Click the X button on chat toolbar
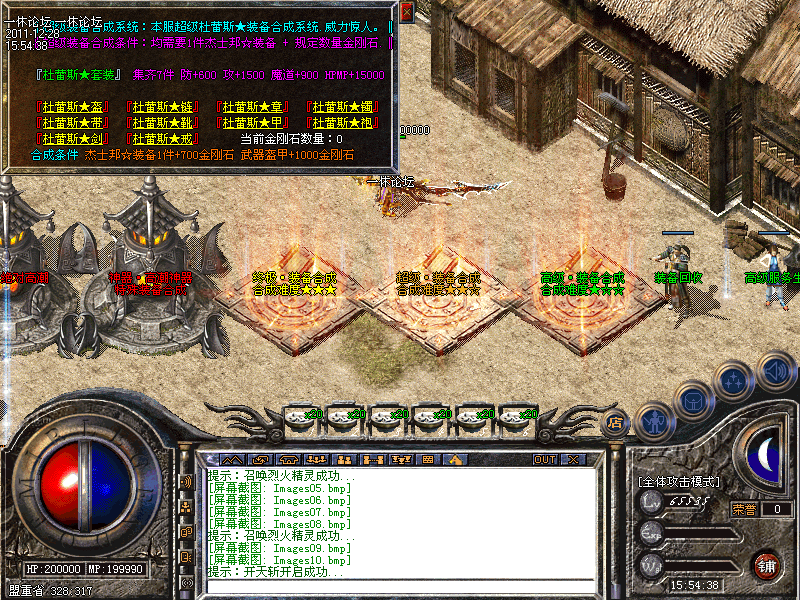 point(573,459)
